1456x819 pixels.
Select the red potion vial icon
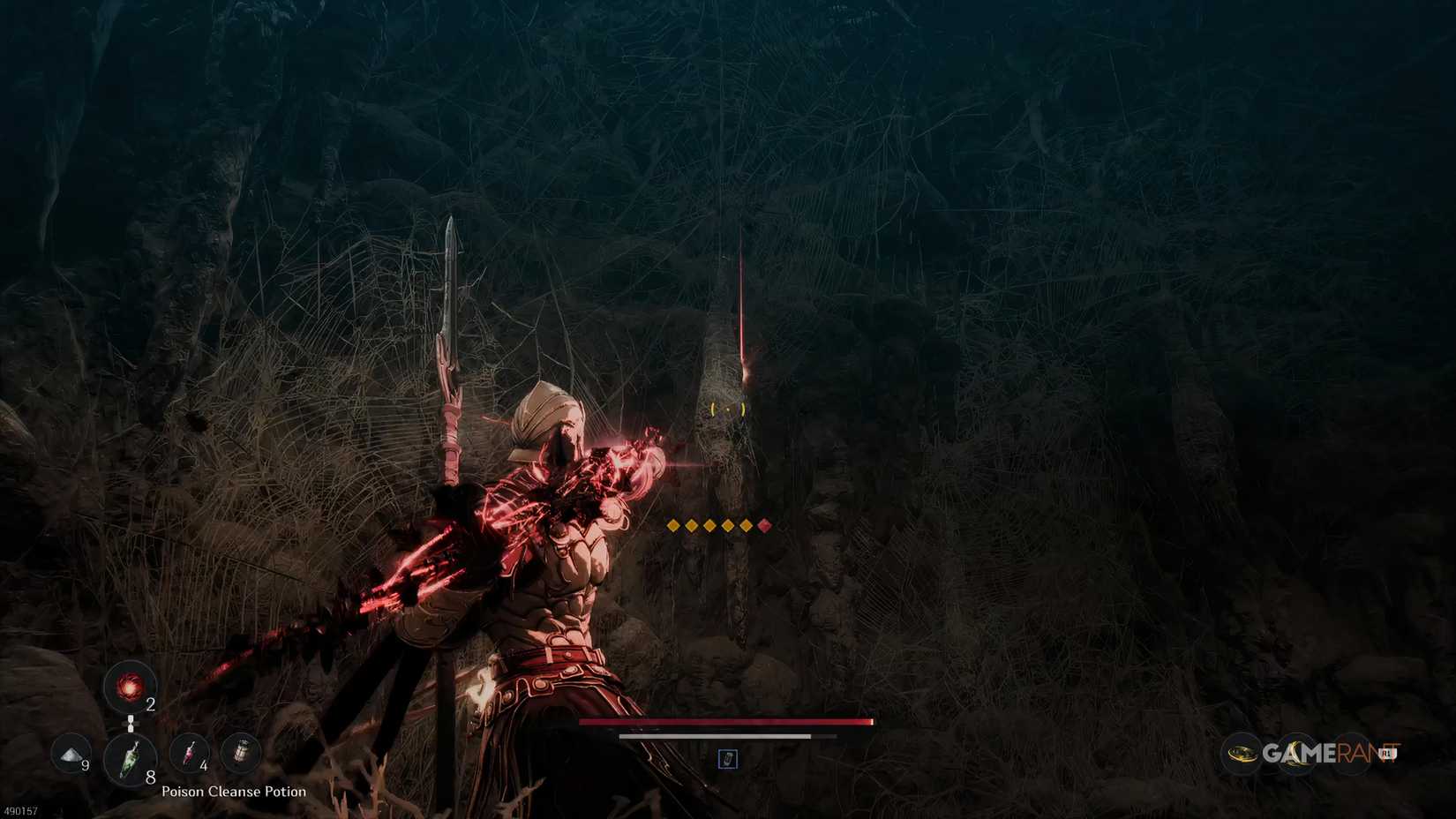tap(189, 754)
